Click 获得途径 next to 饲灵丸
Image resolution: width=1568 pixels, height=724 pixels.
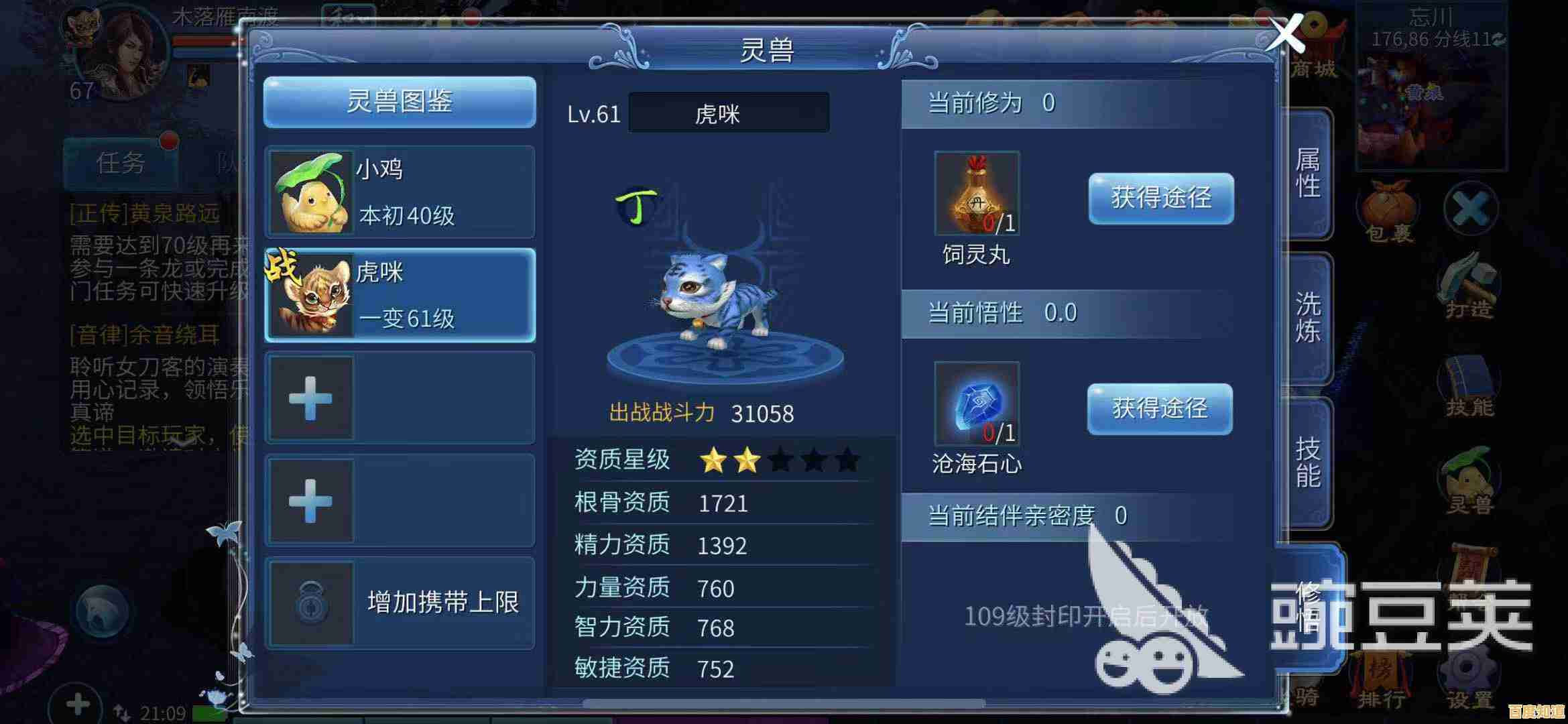[1160, 198]
